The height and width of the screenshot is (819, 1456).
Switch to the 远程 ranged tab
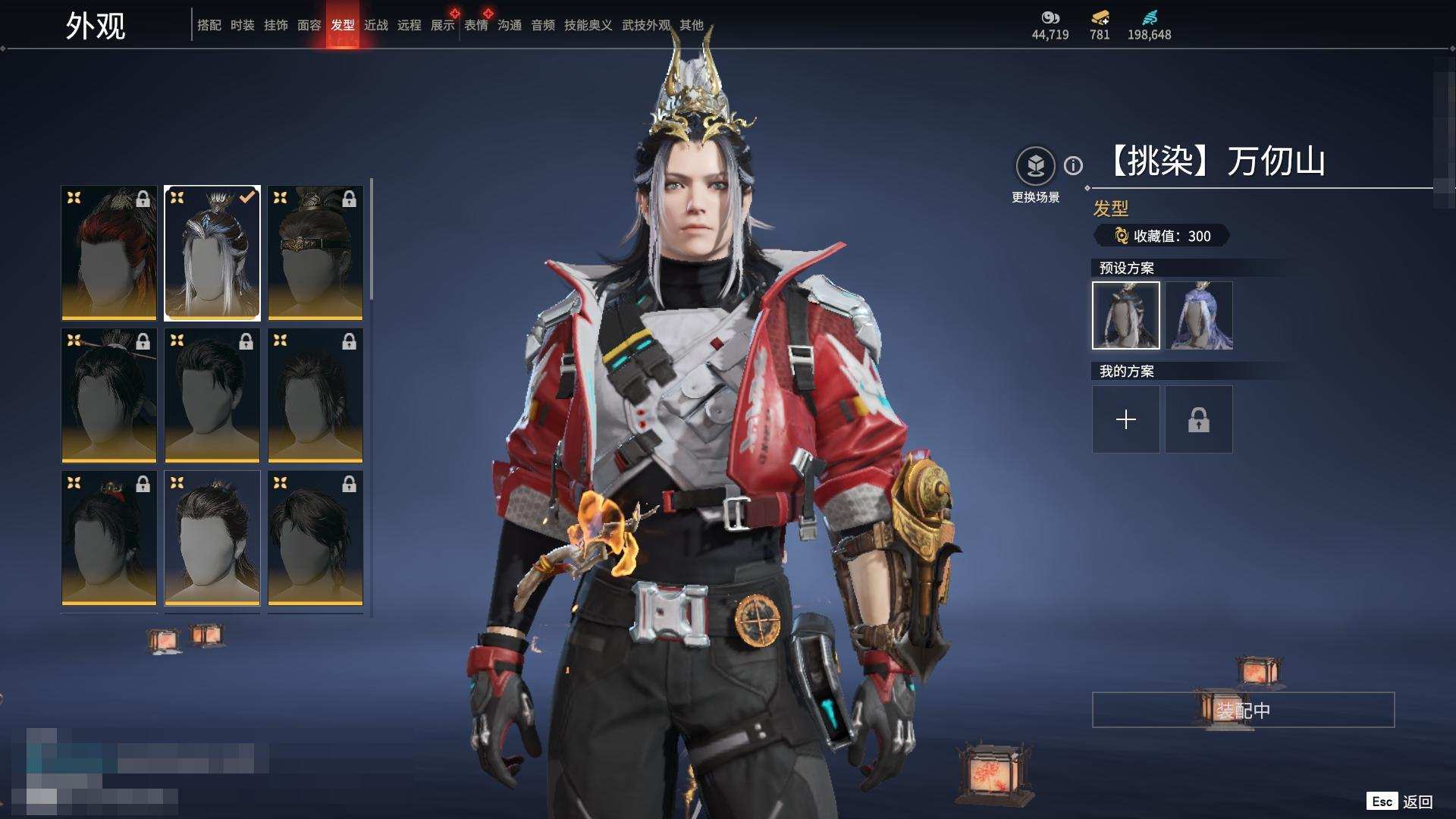[x=409, y=25]
